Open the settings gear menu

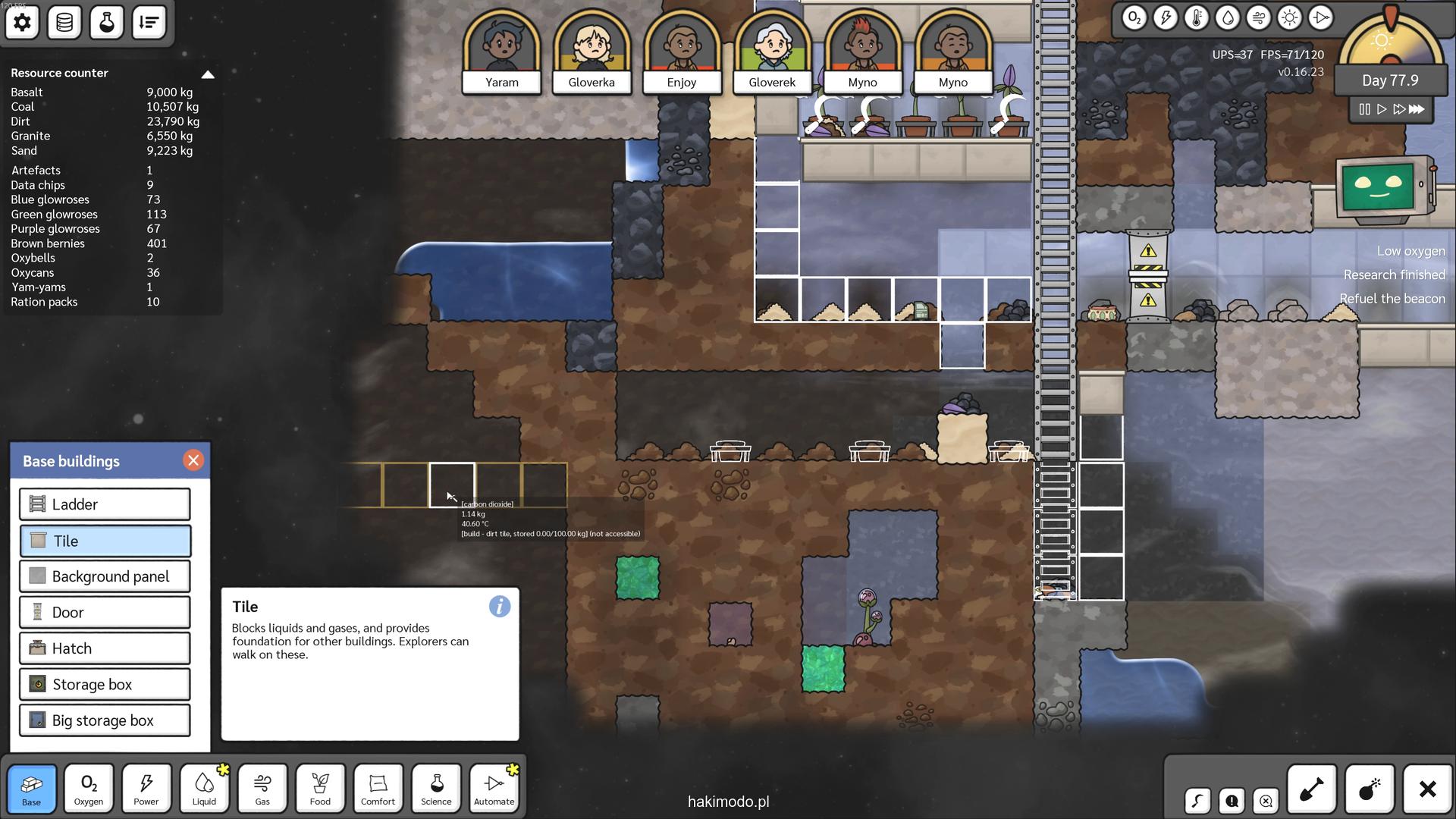coord(22,23)
